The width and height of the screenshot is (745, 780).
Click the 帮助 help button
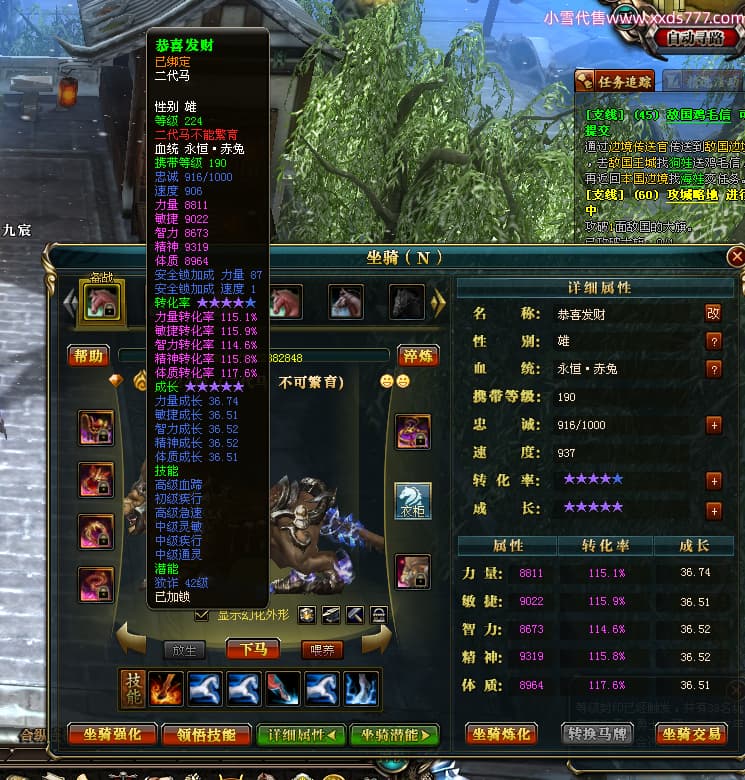click(88, 355)
